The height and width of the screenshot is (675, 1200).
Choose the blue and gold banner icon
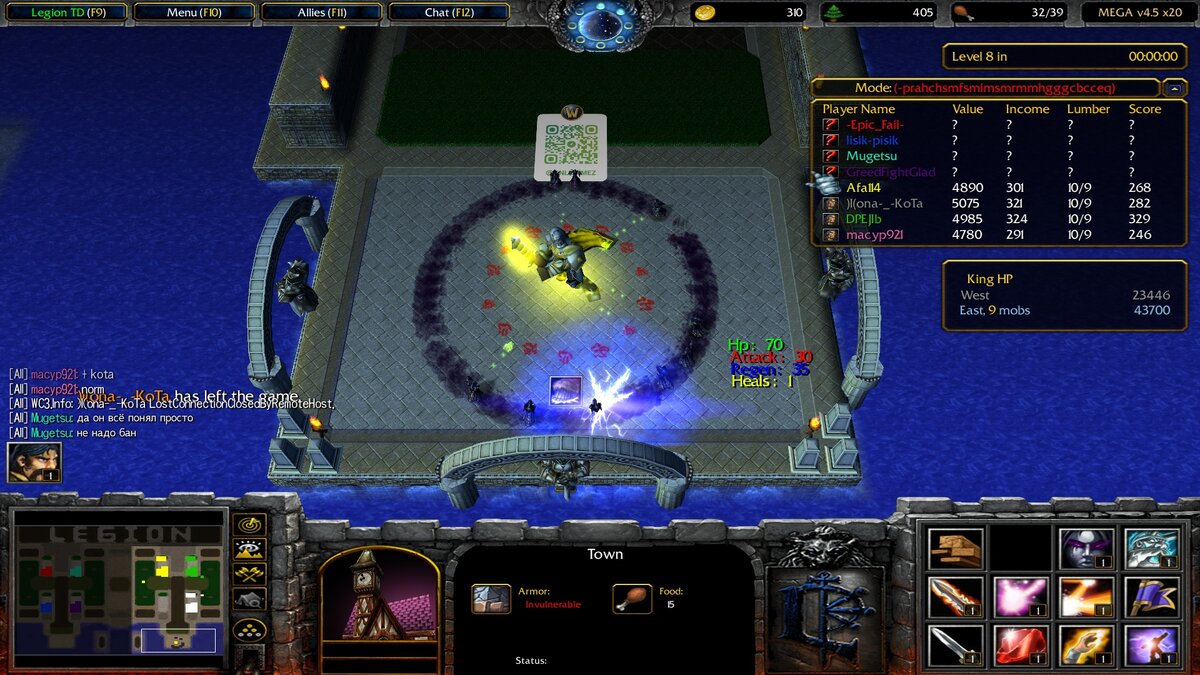[1151, 597]
